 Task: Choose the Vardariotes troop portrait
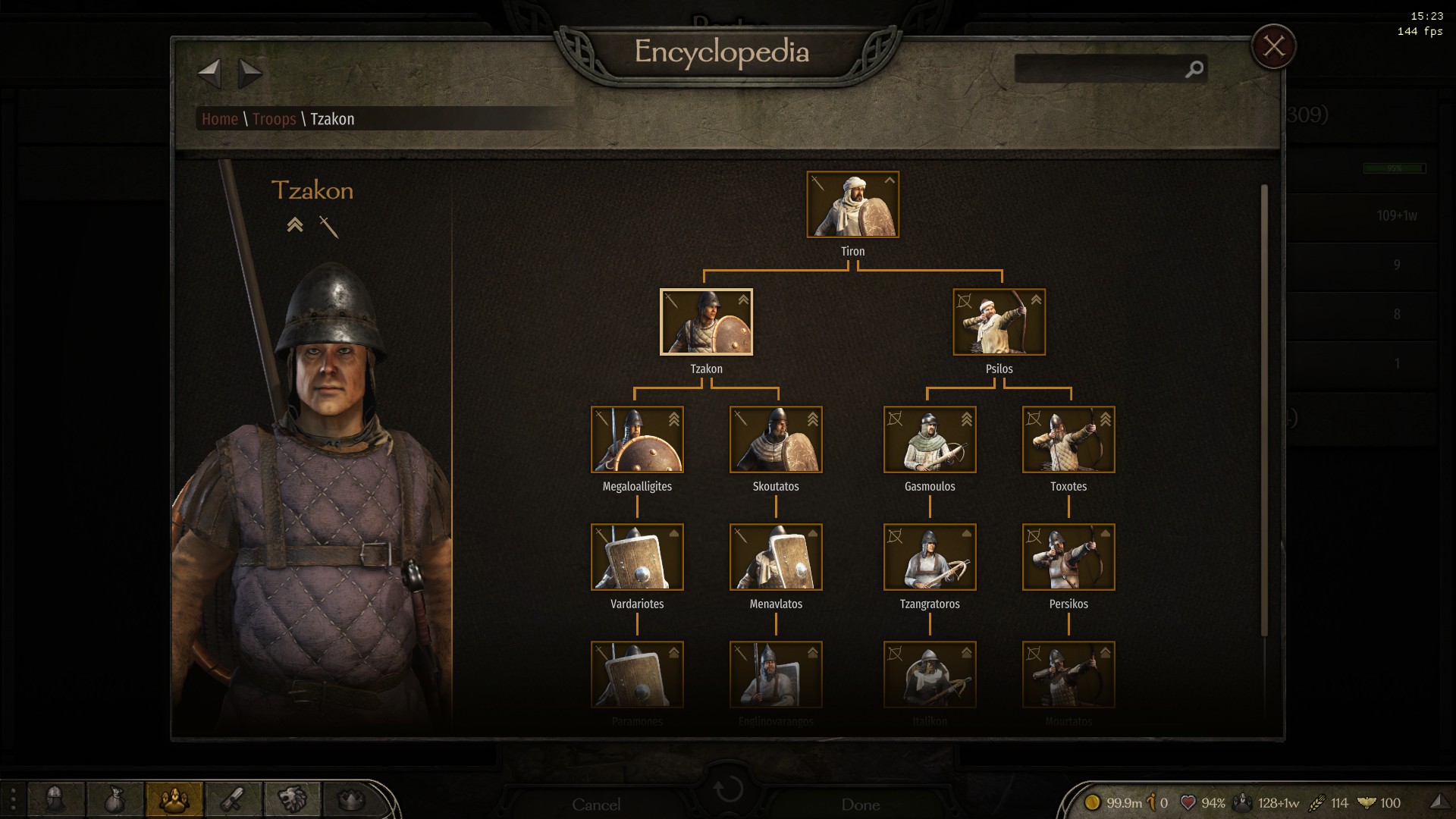637,557
